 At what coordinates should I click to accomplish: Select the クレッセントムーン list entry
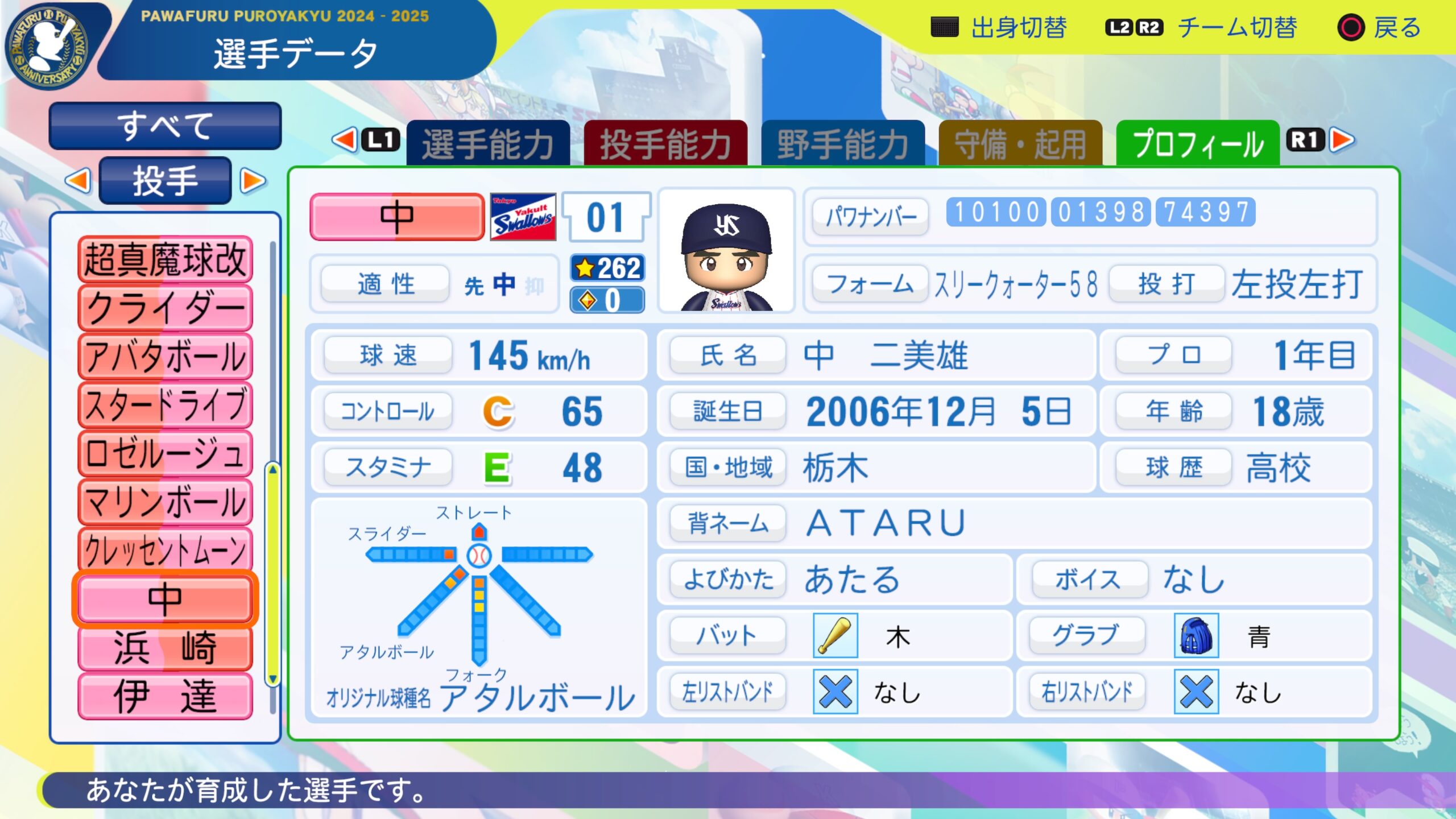point(165,550)
